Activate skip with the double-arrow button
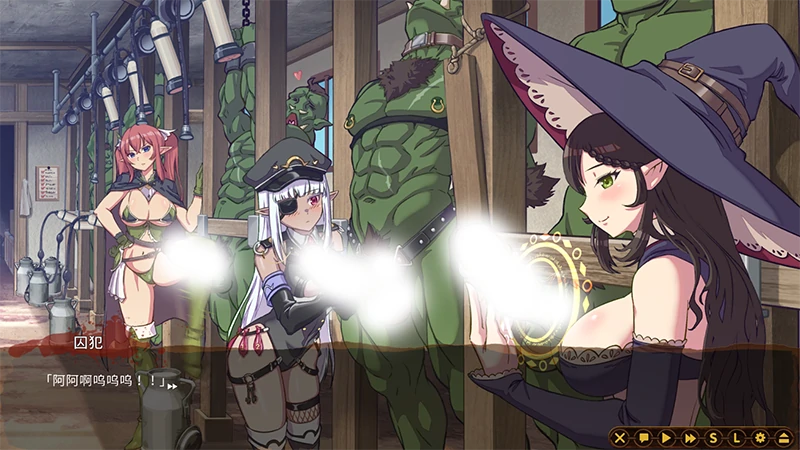Viewport: 800px width, 450px height. pos(690,437)
